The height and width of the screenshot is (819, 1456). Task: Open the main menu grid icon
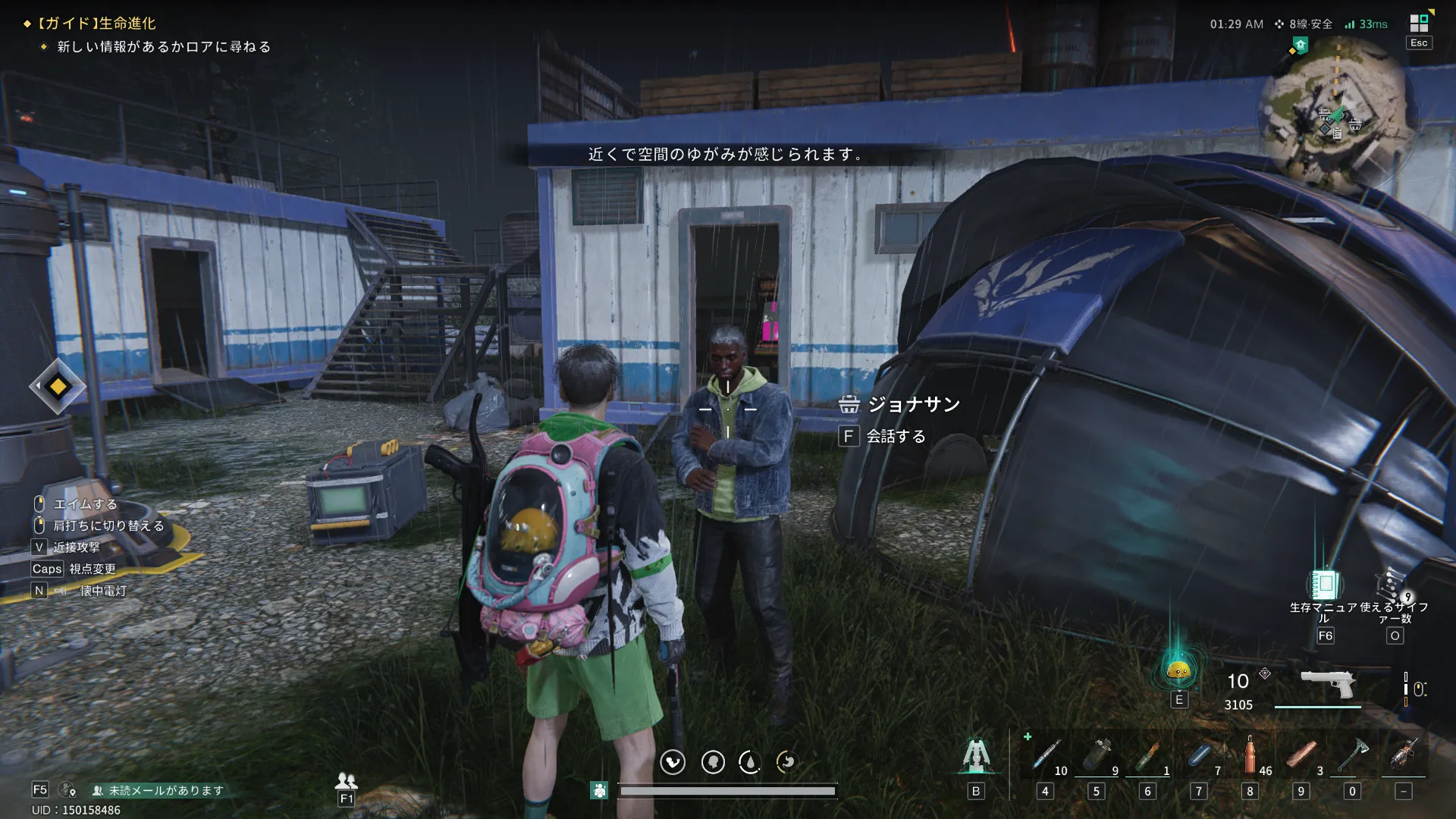click(x=1419, y=23)
